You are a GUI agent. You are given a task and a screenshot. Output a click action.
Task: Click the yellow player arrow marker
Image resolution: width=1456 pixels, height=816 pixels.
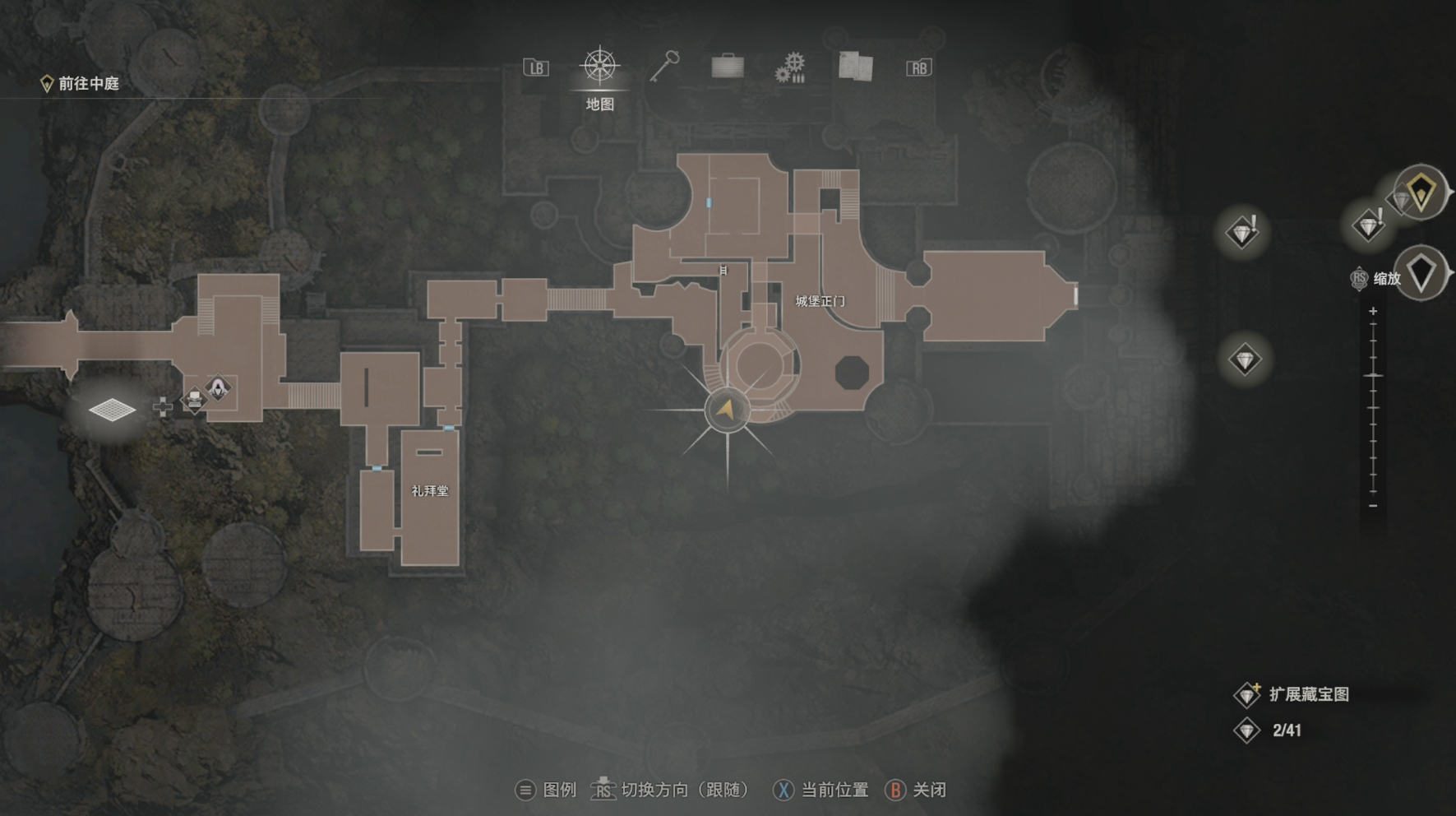(x=727, y=409)
